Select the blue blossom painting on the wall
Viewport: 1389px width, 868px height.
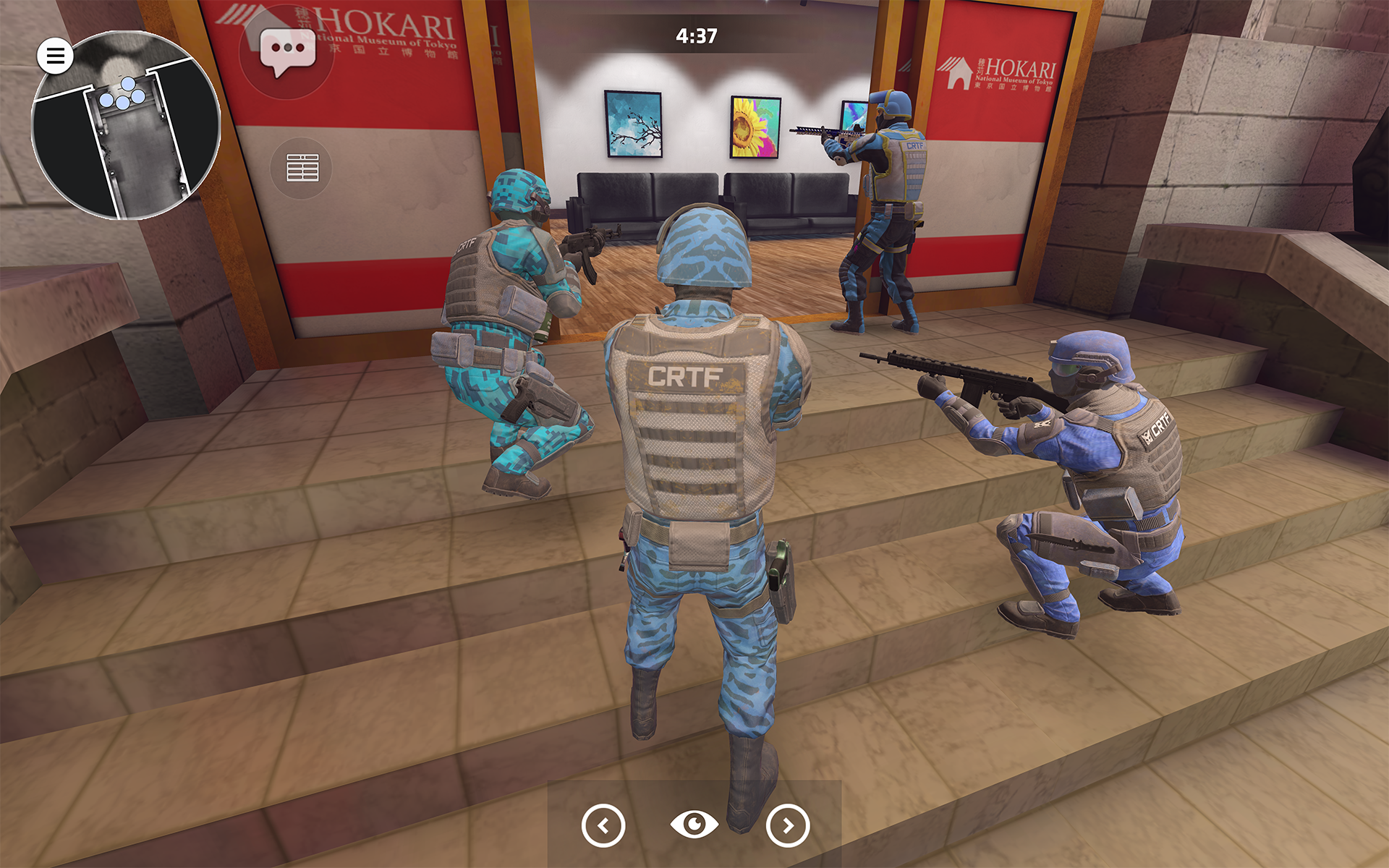[633, 124]
